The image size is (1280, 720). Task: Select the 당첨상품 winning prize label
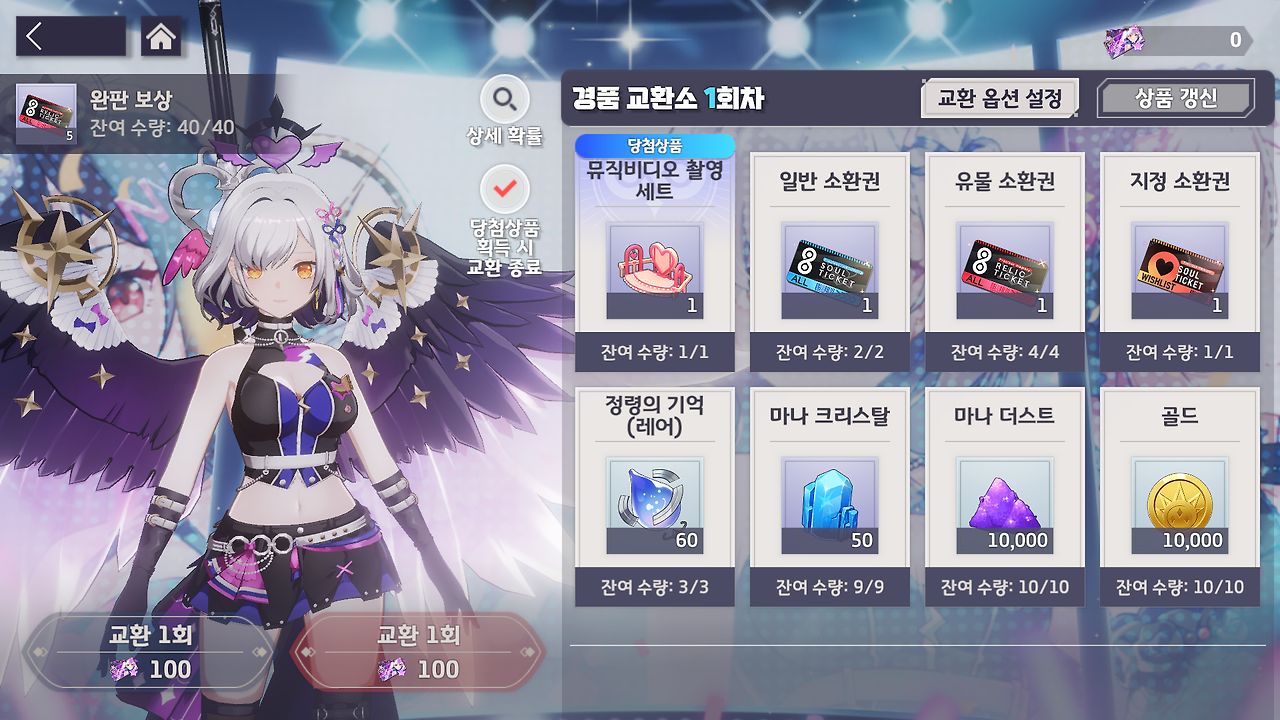coord(655,146)
